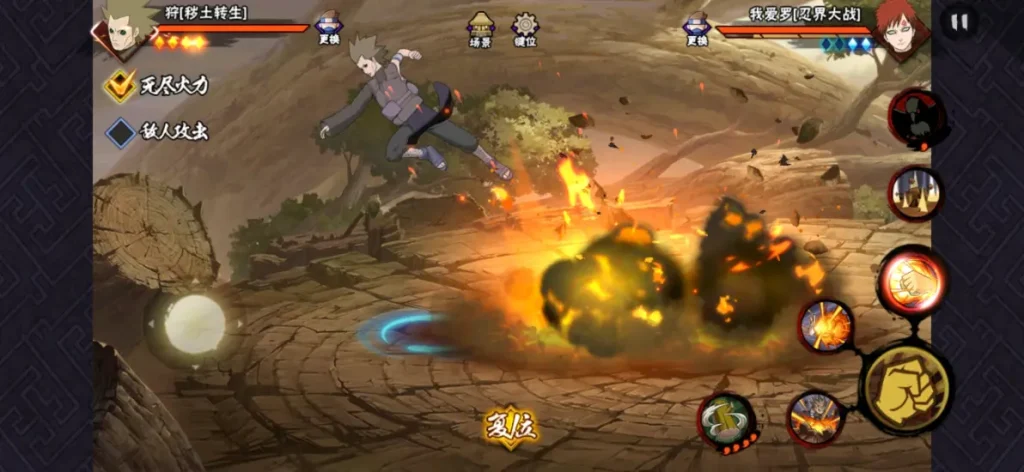This screenshot has height=472, width=1024.
Task: Tap the 复位 reset button
Action: coord(511,427)
